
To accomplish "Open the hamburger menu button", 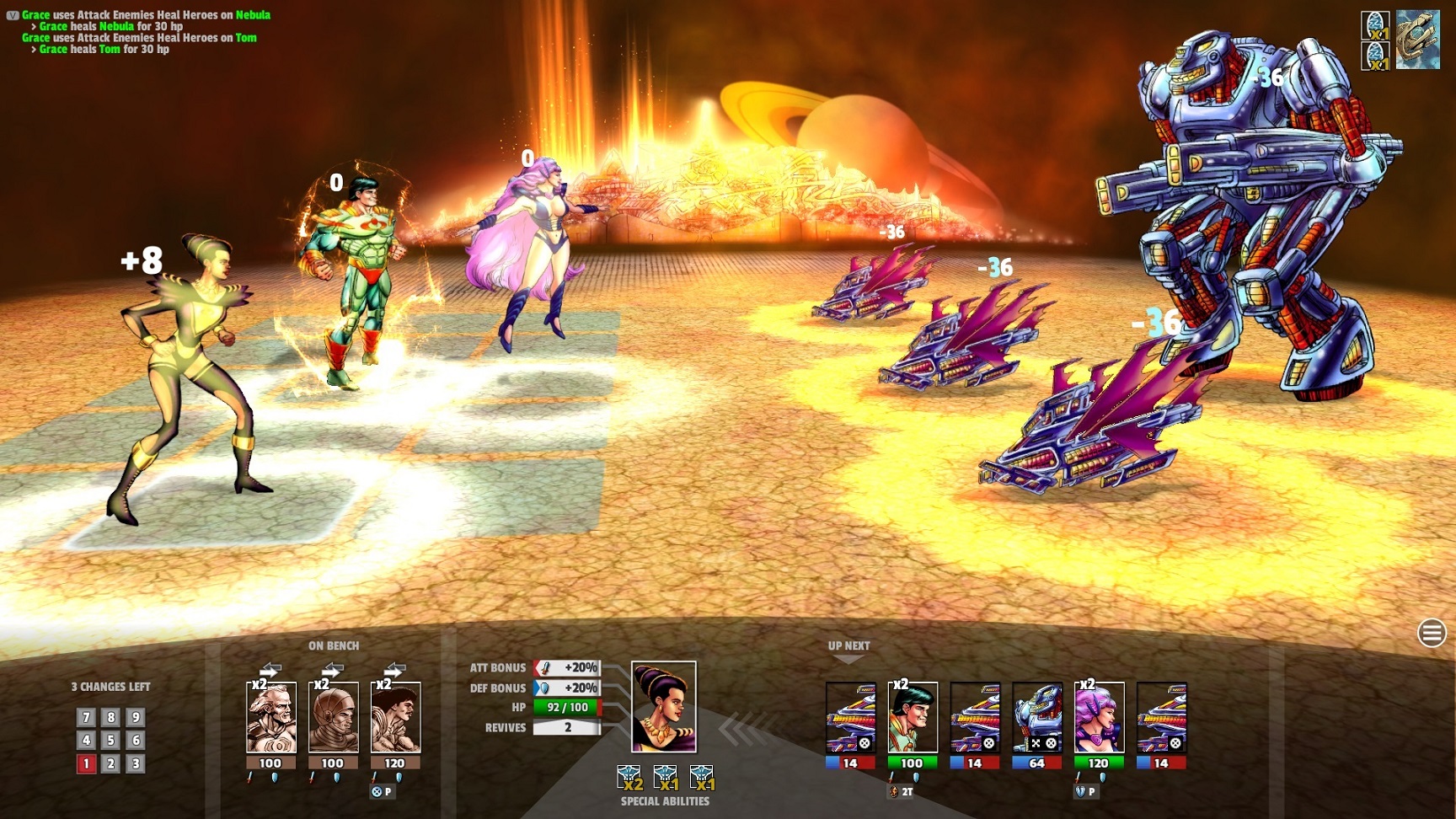I will point(1432,633).
